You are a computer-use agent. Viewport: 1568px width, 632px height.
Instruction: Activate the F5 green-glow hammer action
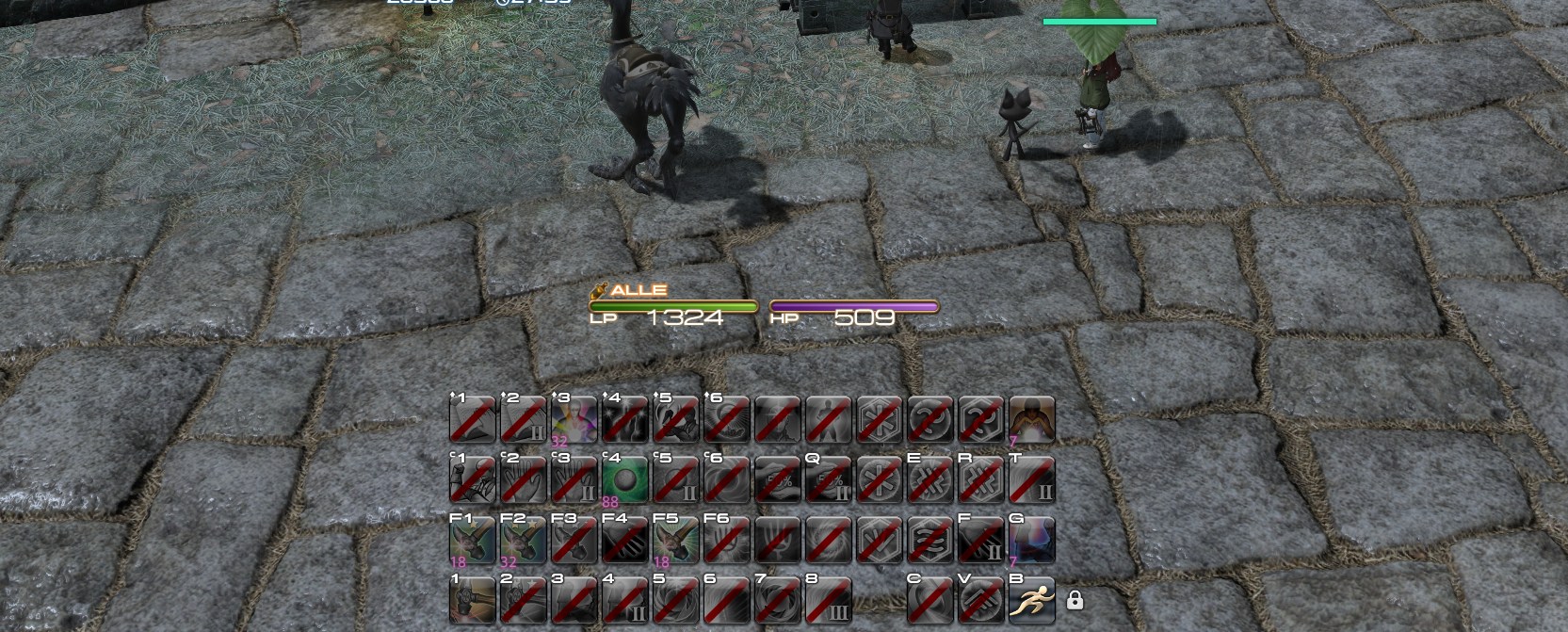click(x=675, y=540)
